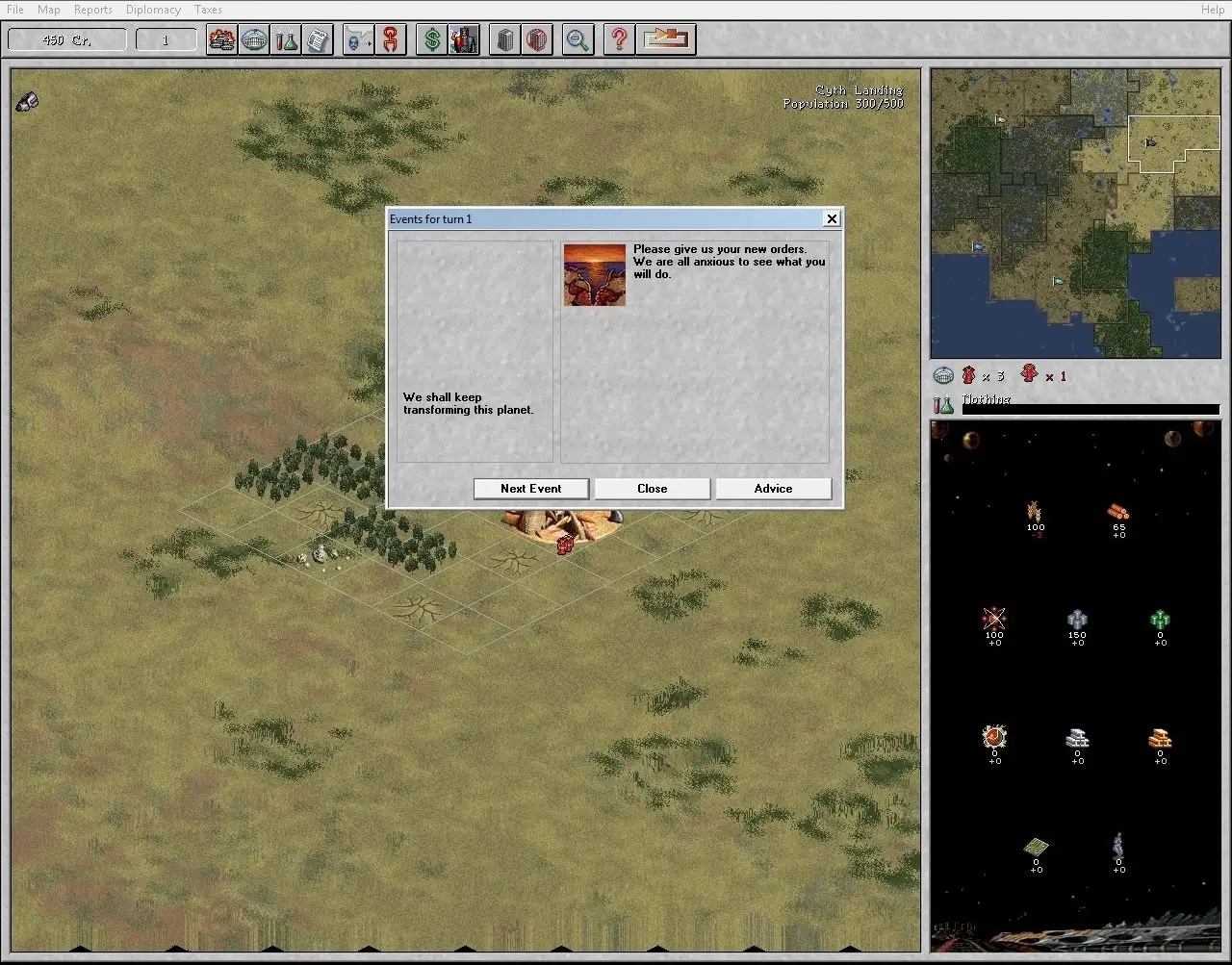Open the Help menu
Viewport: 1232px width, 965px height.
[1213, 10]
